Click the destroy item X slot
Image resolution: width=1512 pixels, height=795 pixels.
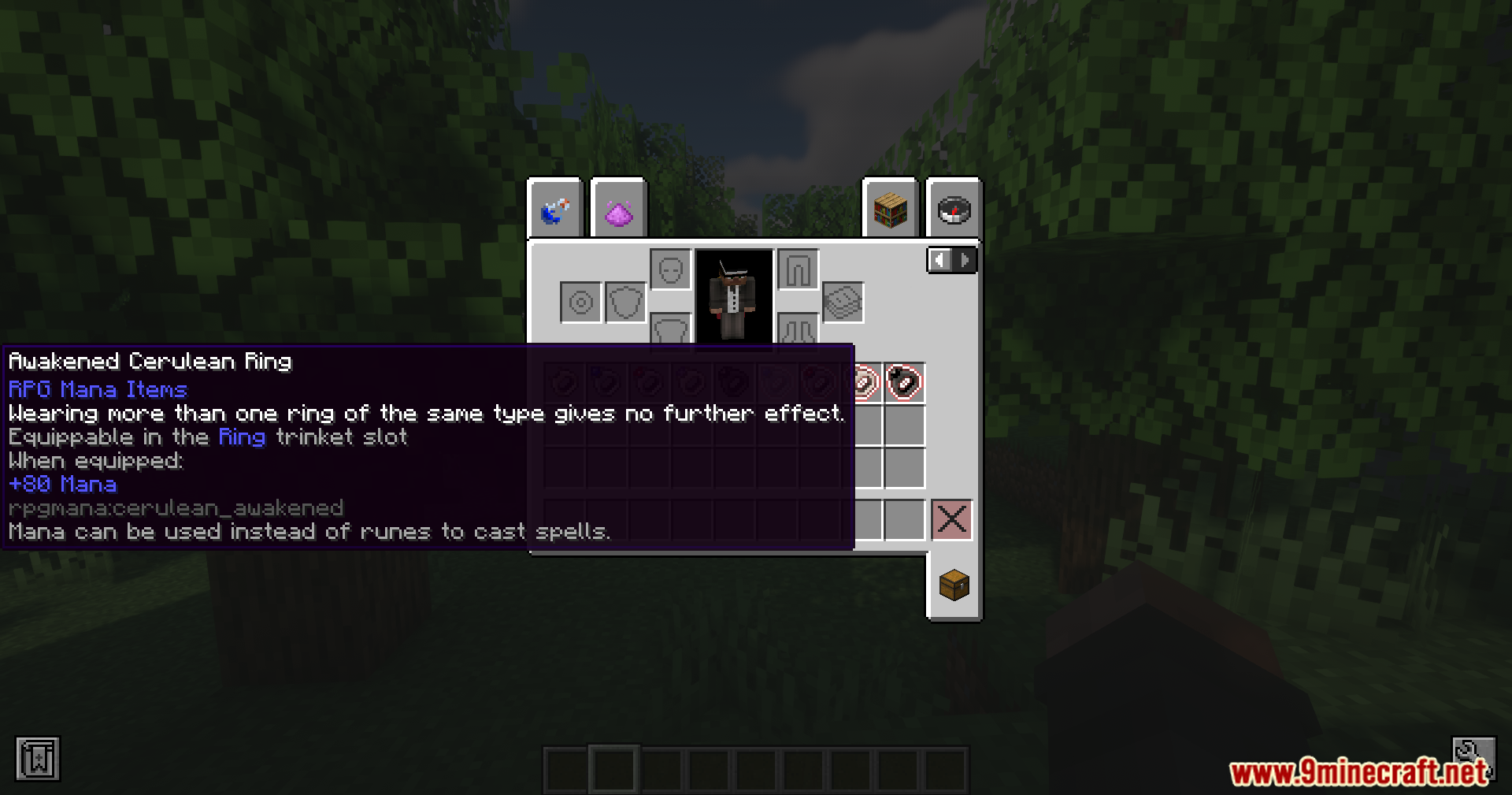[952, 520]
